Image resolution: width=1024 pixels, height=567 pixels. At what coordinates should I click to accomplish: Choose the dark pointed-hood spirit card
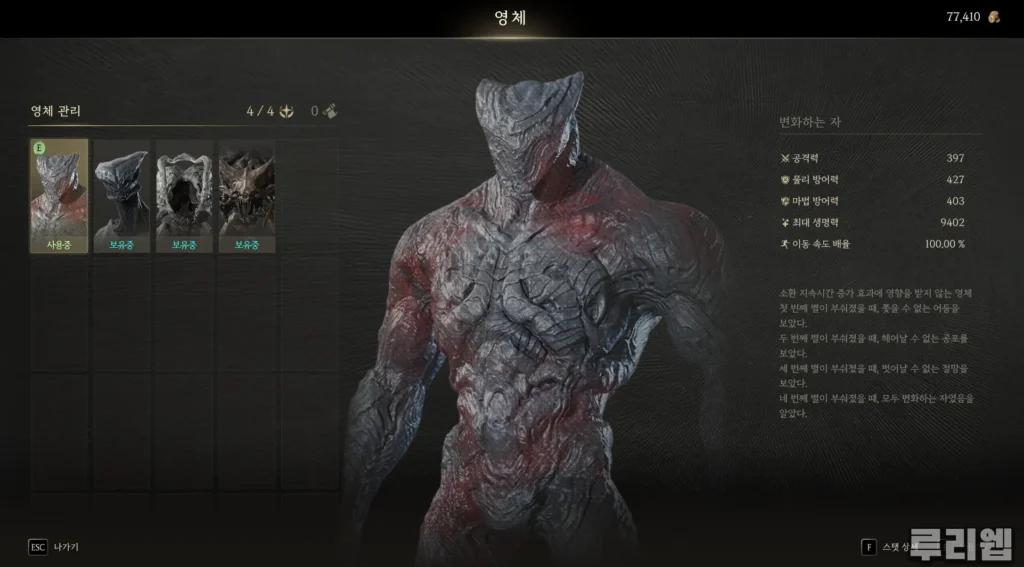click(x=121, y=195)
